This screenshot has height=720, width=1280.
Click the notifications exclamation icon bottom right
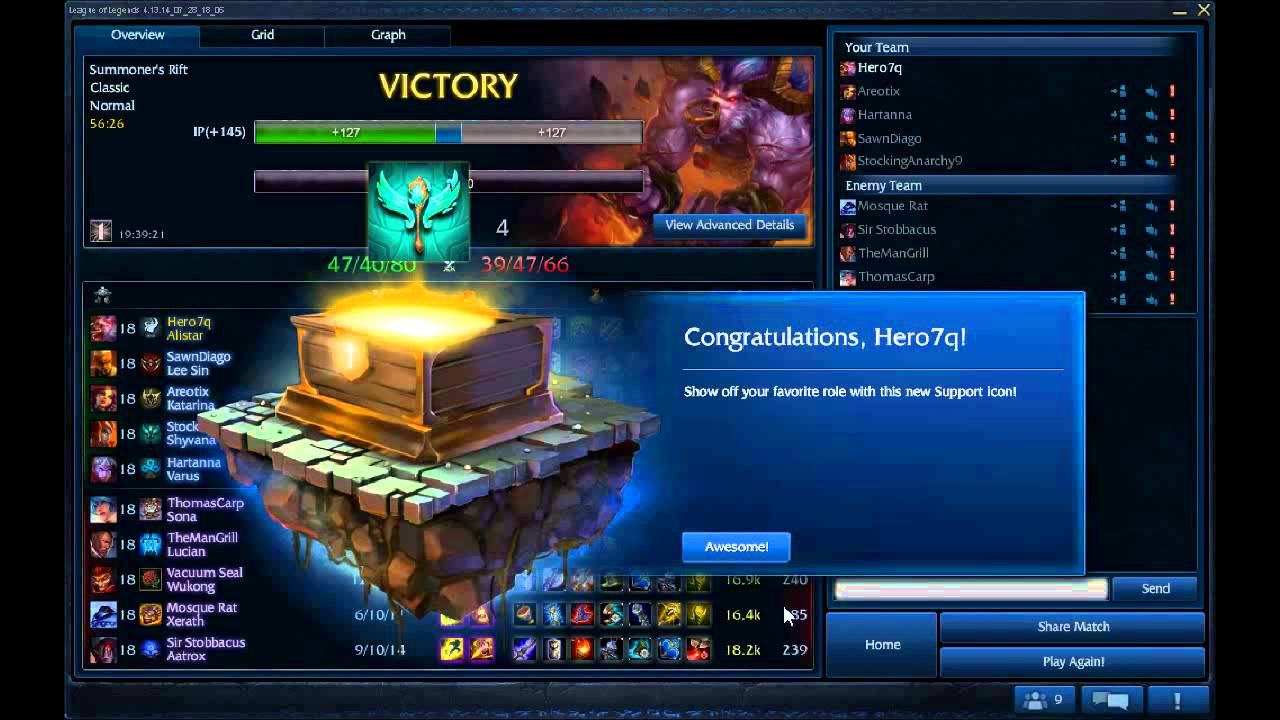(1176, 700)
